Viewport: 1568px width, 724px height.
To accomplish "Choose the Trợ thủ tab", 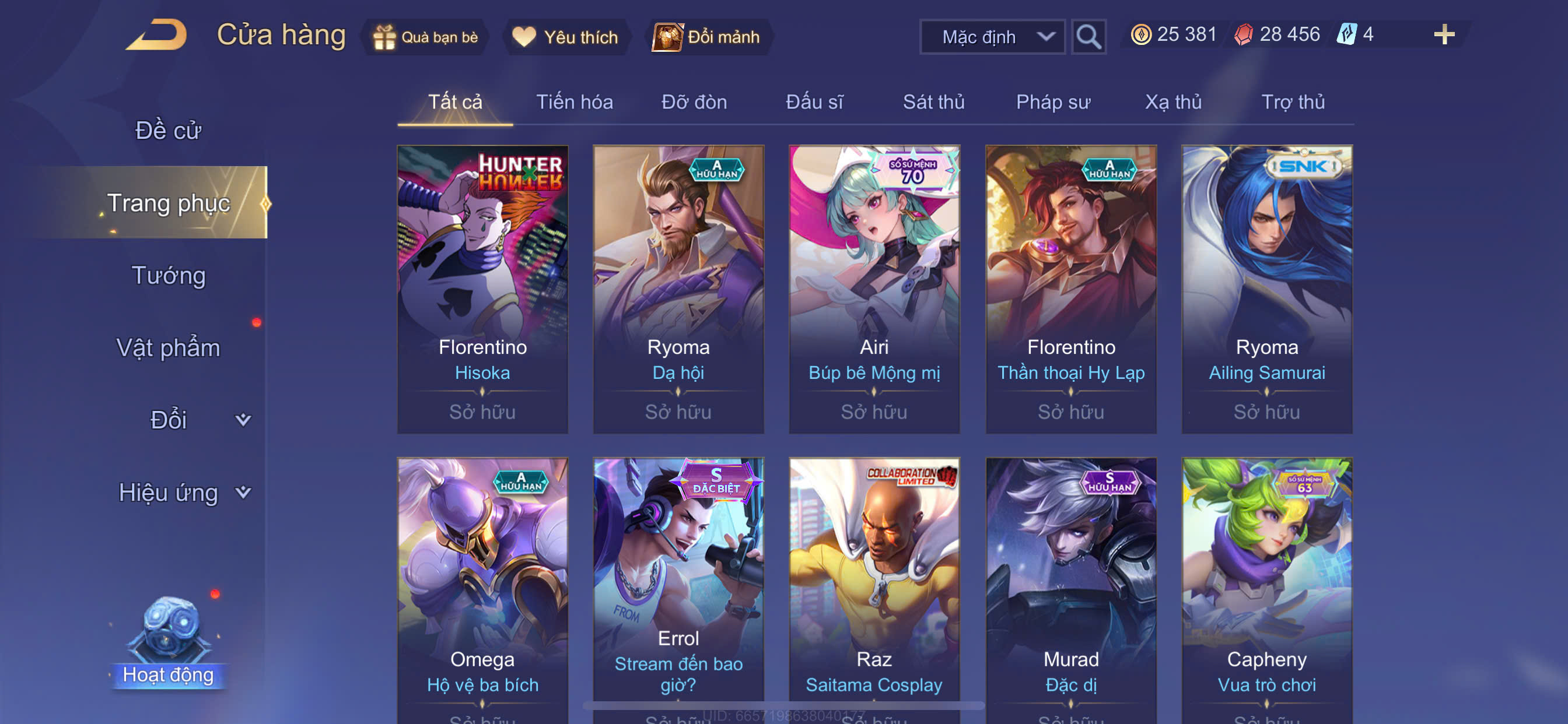I will 1292,101.
